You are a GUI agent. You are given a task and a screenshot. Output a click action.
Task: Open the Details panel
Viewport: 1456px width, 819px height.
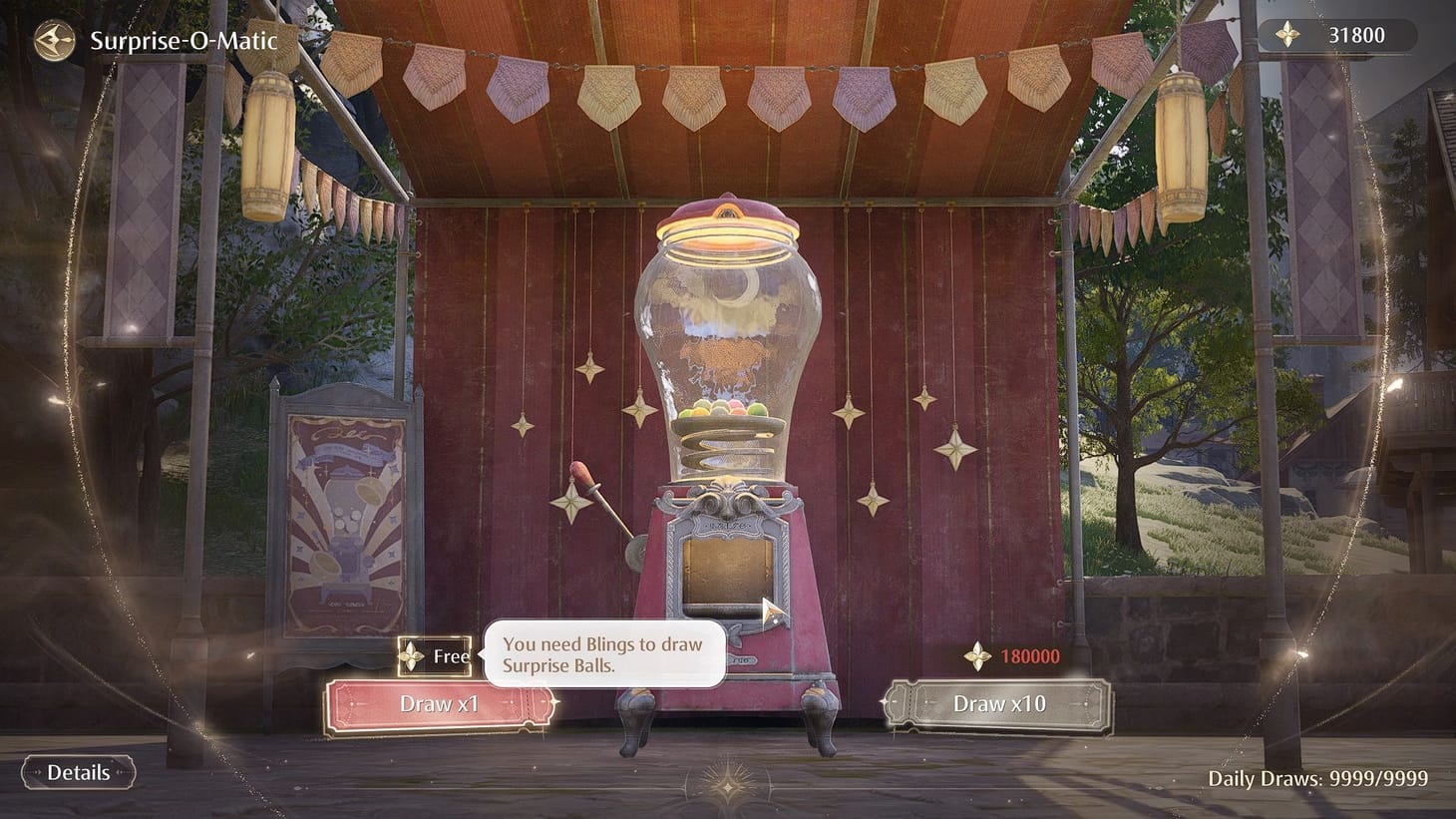pos(80,772)
